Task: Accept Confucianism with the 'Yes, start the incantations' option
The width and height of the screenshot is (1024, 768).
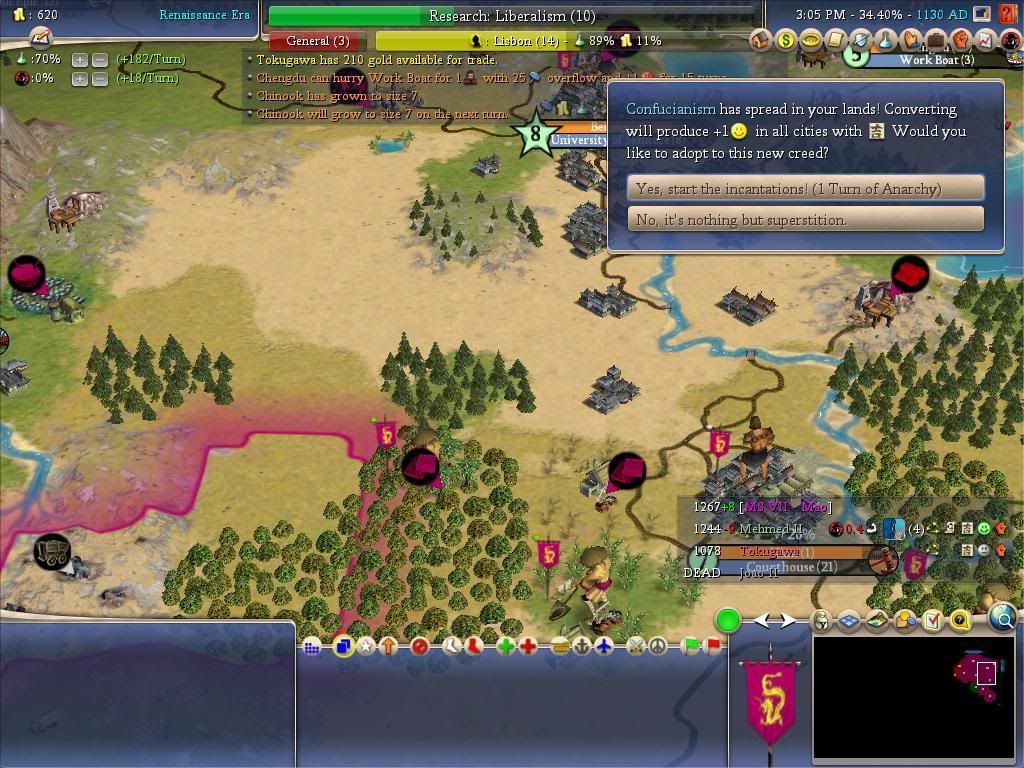Action: (805, 188)
